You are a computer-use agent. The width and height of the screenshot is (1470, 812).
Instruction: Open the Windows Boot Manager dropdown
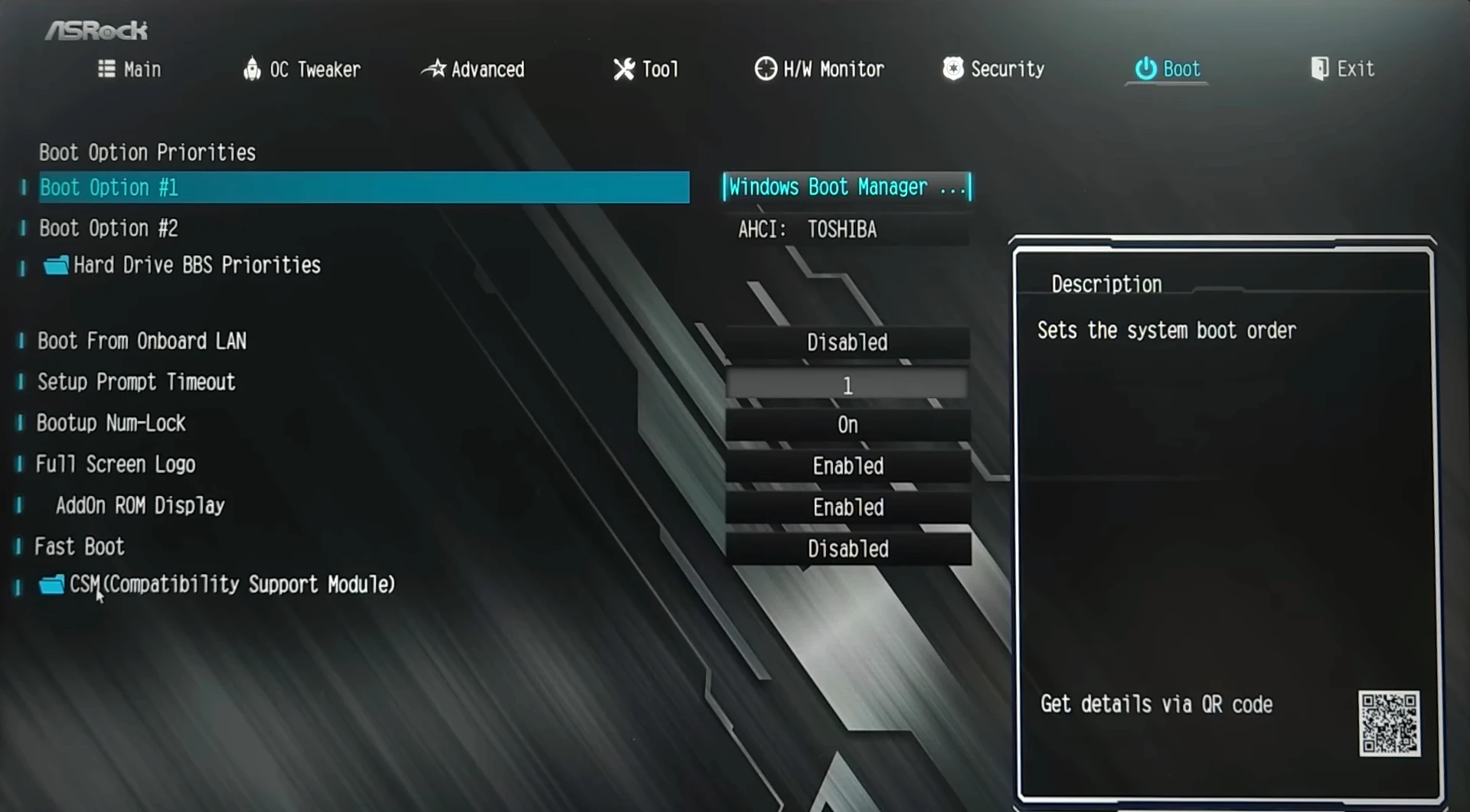click(847, 188)
